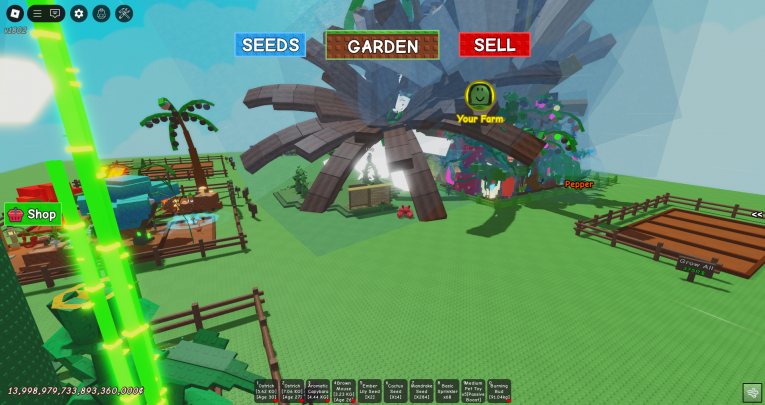Open the Roblox main menu
Screen dimensions: 765x405
click(14, 13)
